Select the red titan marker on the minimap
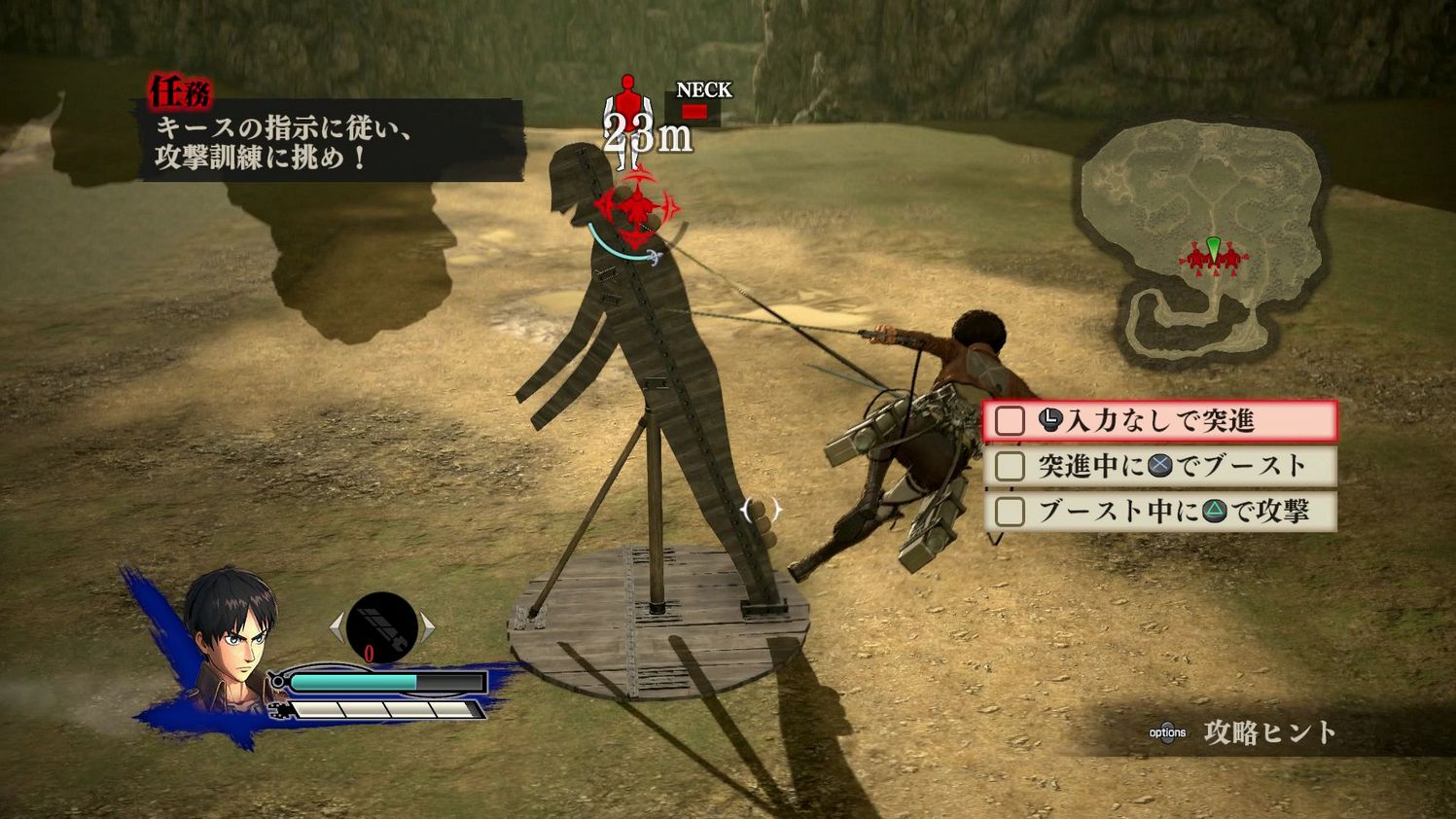This screenshot has width=1456, height=819. pyautogui.click(x=1196, y=259)
